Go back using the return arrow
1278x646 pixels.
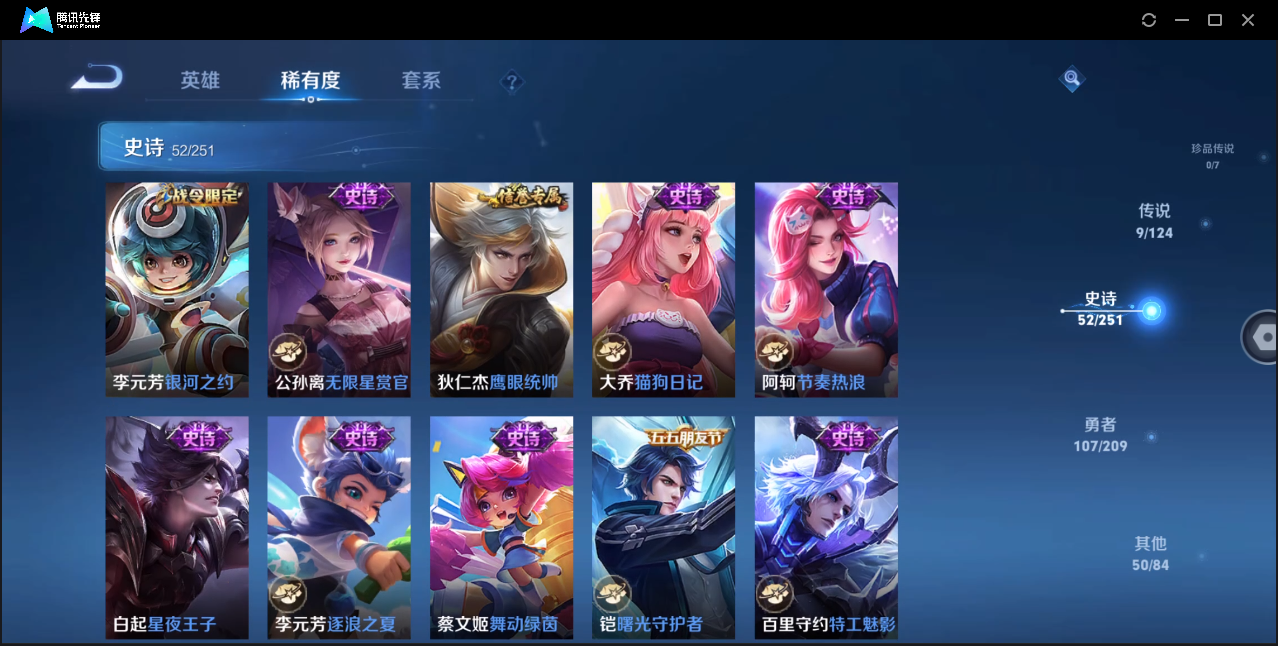tap(98, 78)
